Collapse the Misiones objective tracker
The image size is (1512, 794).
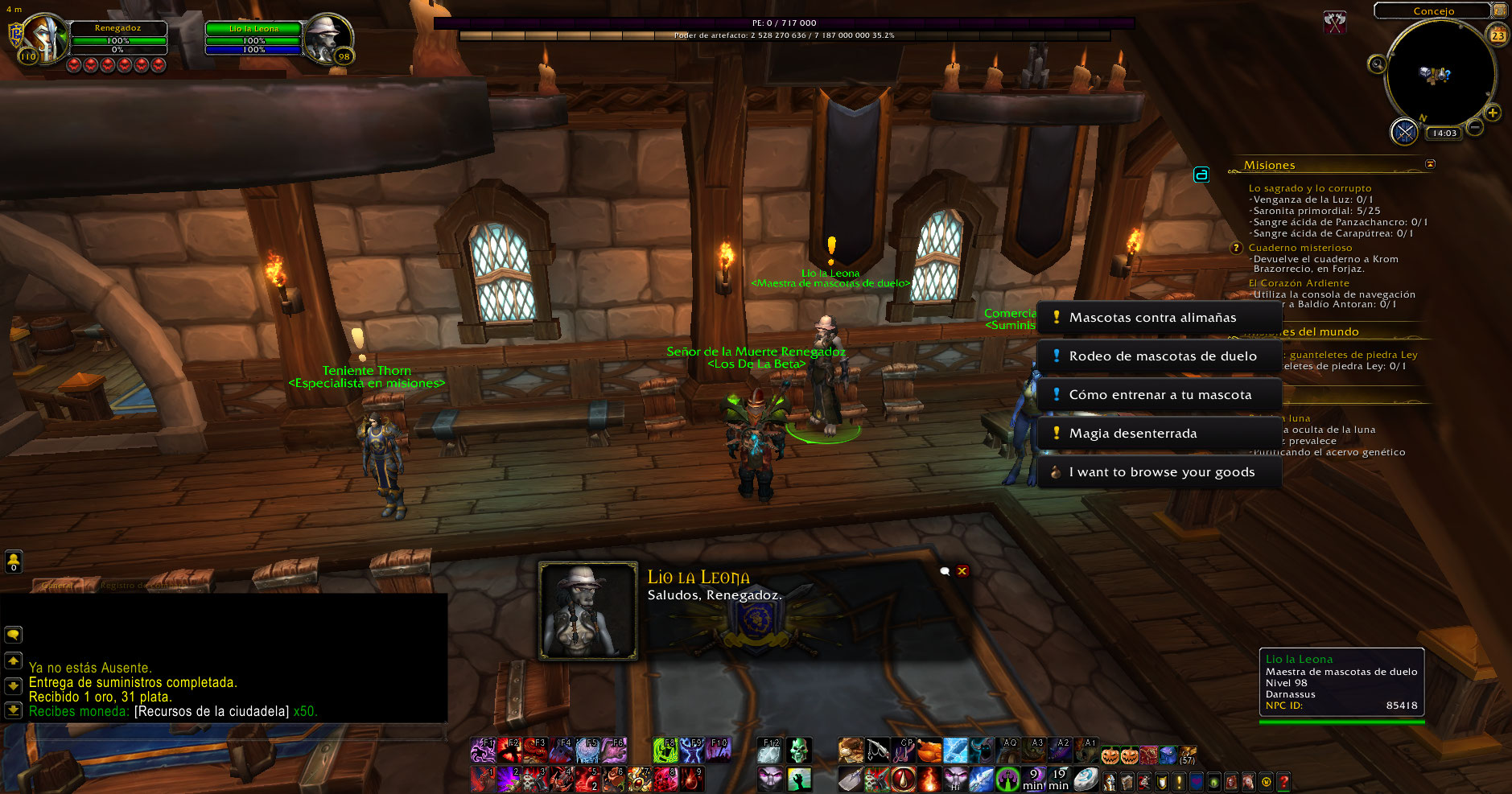tap(1430, 164)
